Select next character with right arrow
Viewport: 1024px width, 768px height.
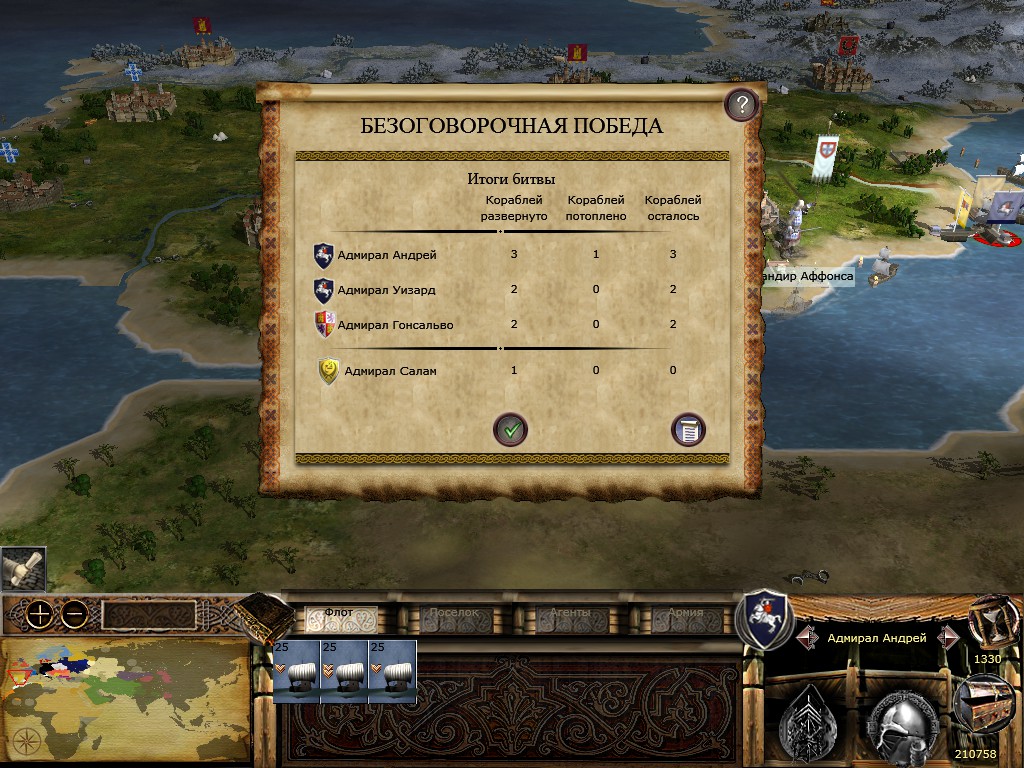click(x=947, y=637)
